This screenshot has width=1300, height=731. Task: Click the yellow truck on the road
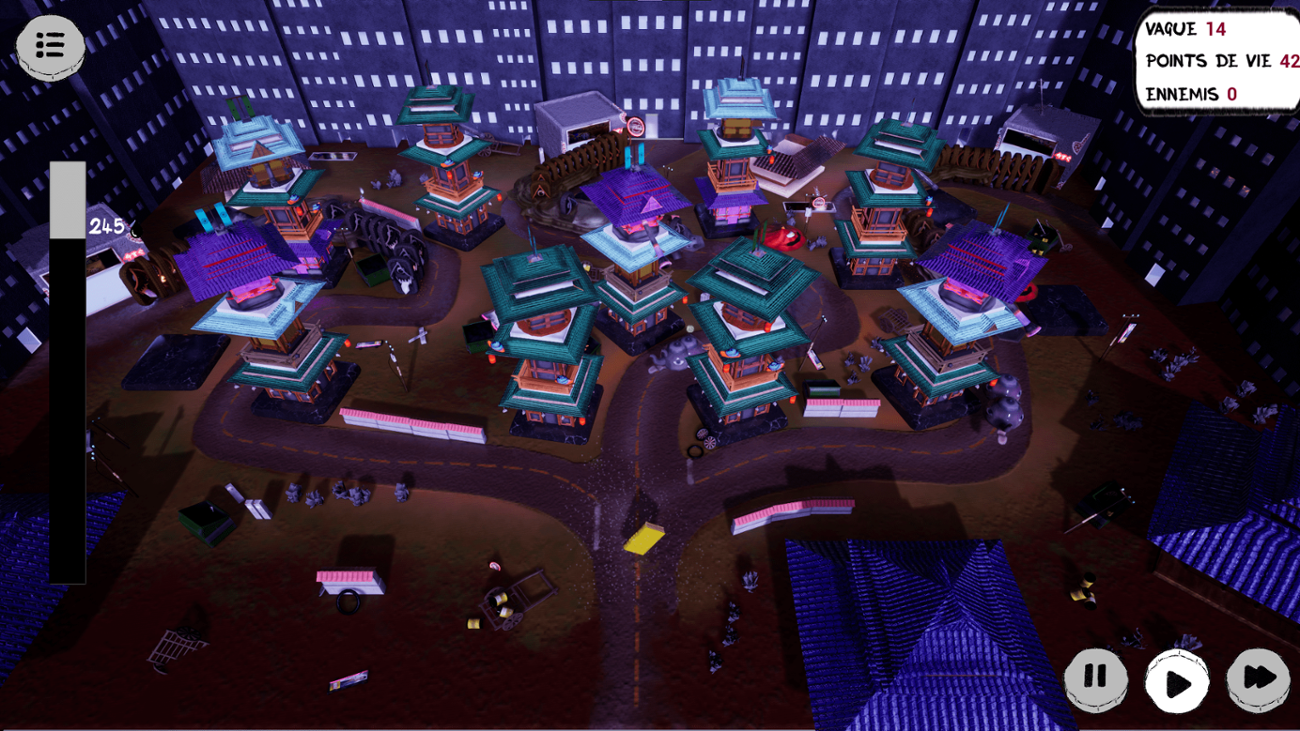click(645, 537)
